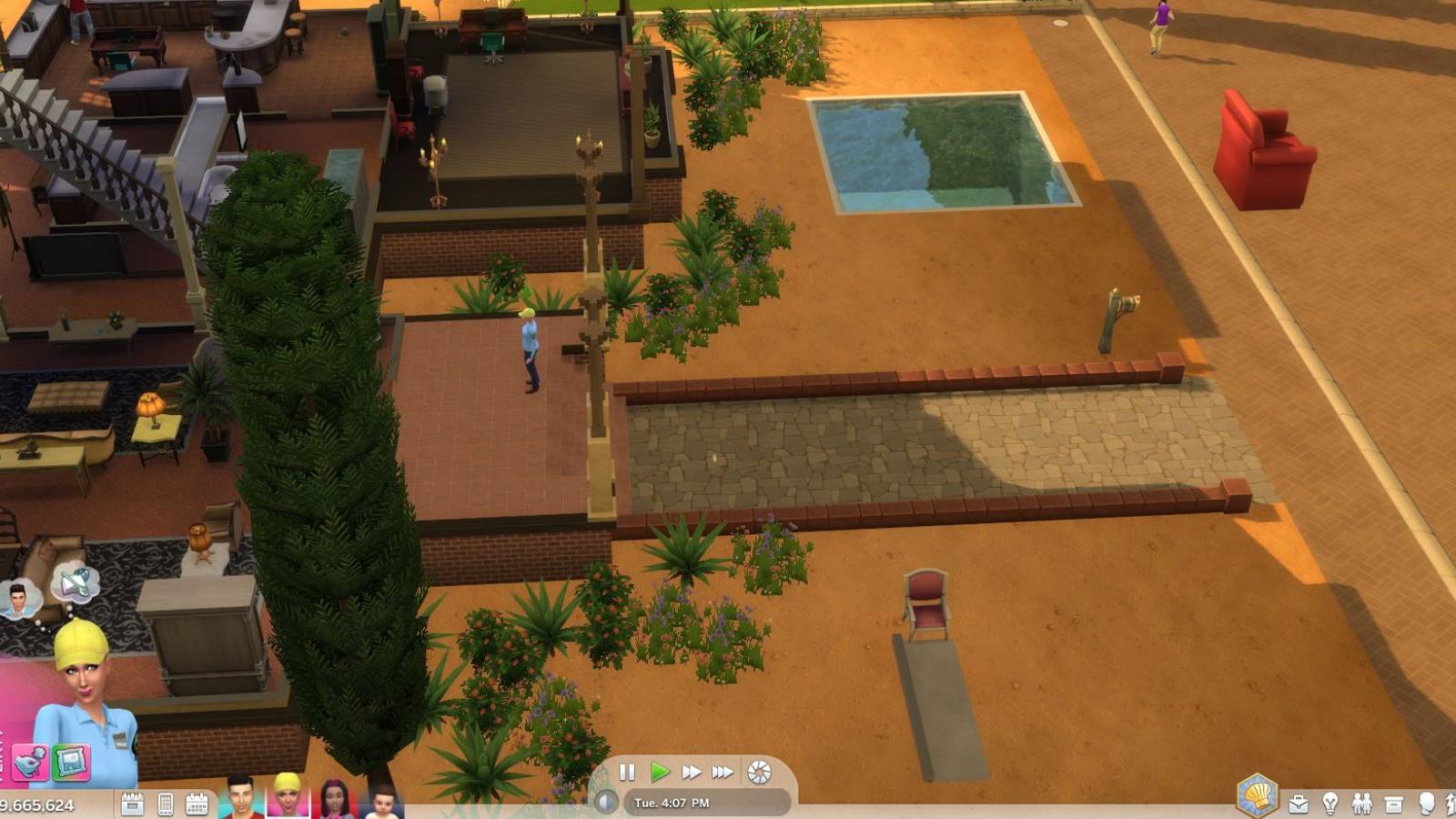Click the shell event emblem icon
Image resolution: width=1456 pixels, height=819 pixels.
(x=1256, y=794)
